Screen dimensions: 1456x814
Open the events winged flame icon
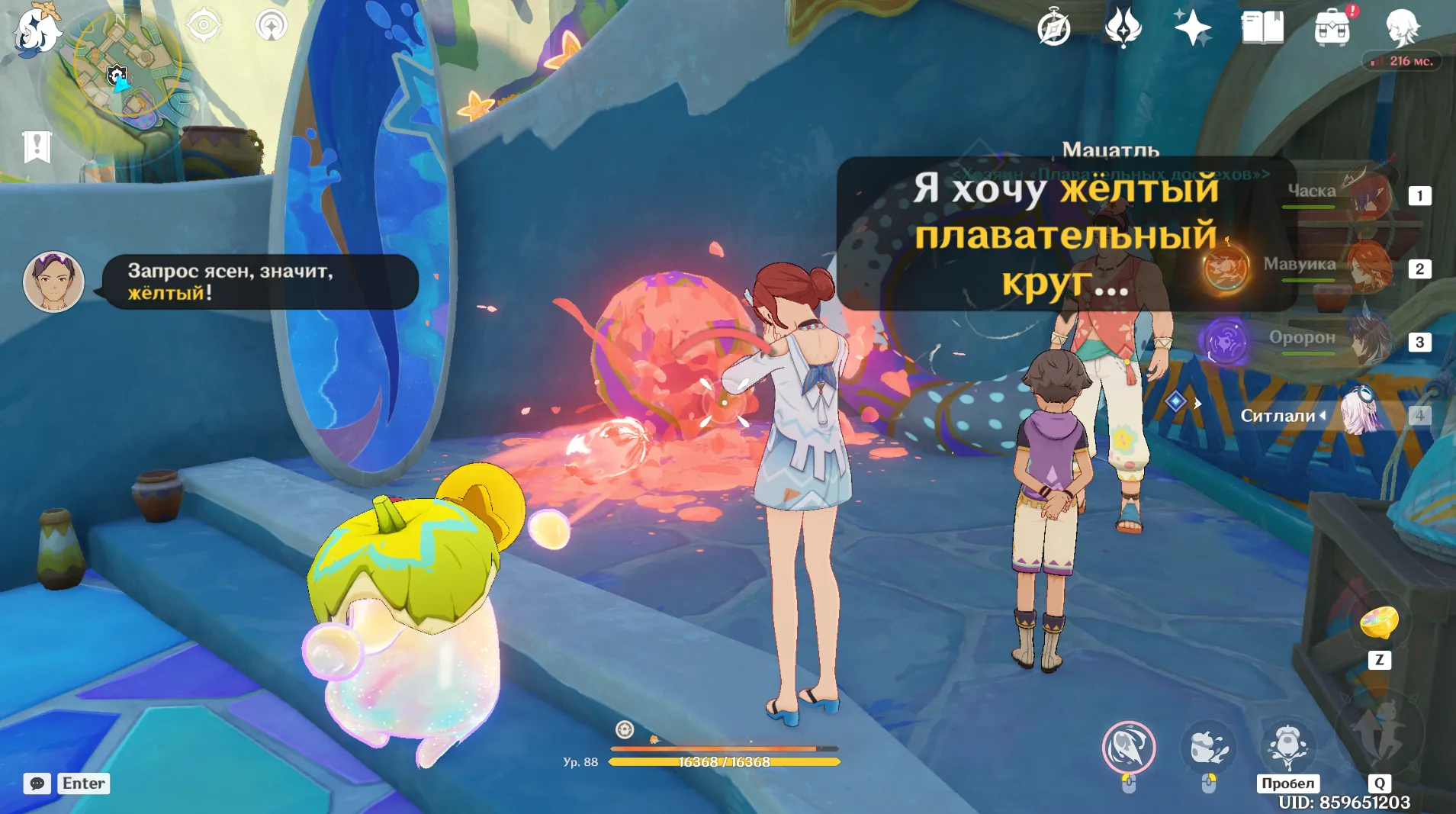pyautogui.click(x=1123, y=29)
